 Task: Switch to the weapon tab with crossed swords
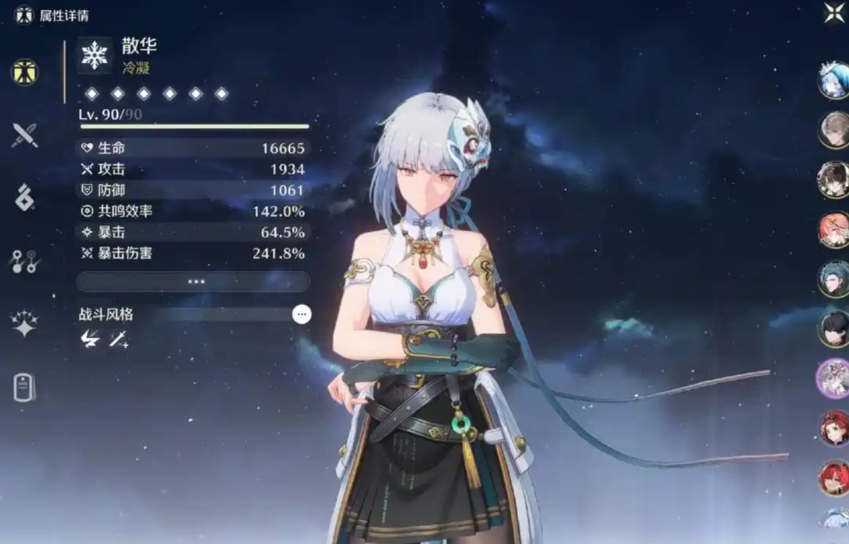pos(24,135)
